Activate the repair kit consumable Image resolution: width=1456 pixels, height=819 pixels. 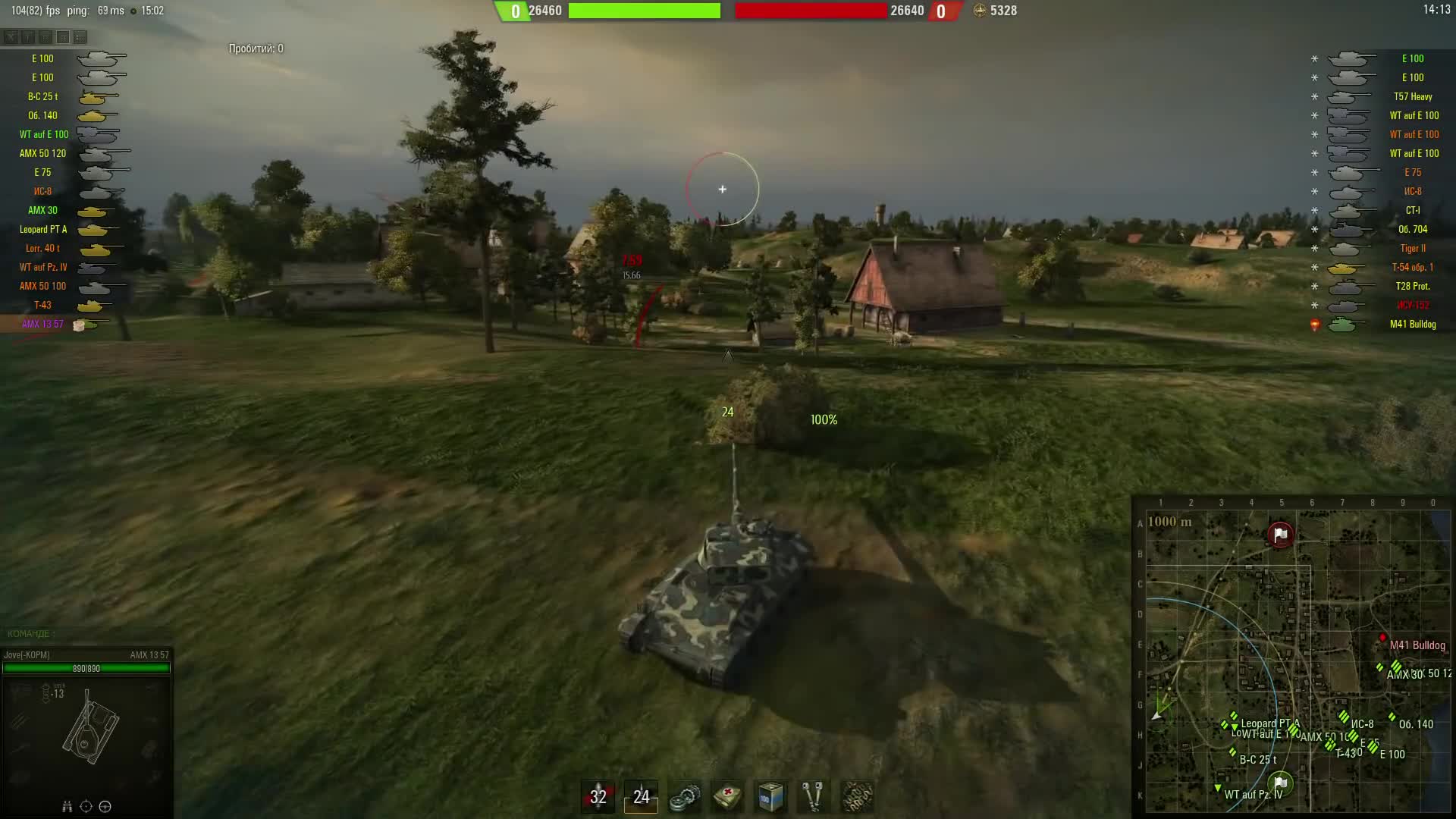[684, 796]
